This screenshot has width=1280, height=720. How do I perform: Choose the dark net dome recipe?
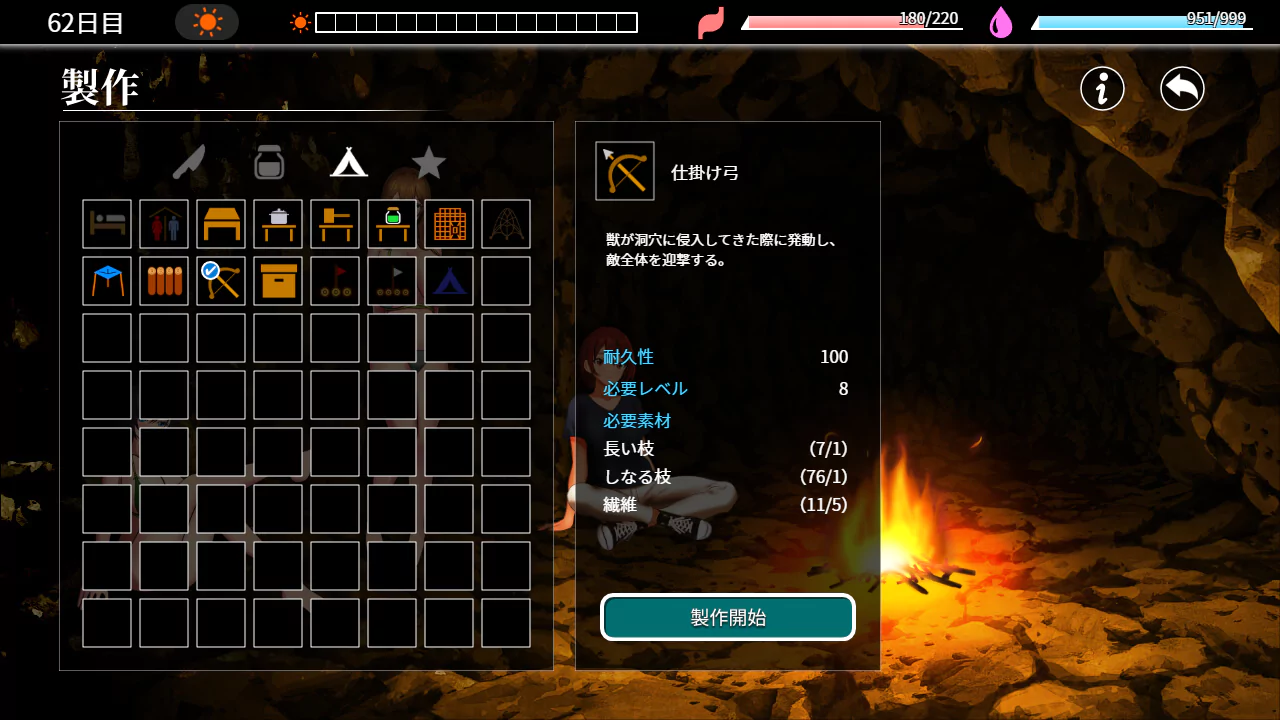click(506, 224)
